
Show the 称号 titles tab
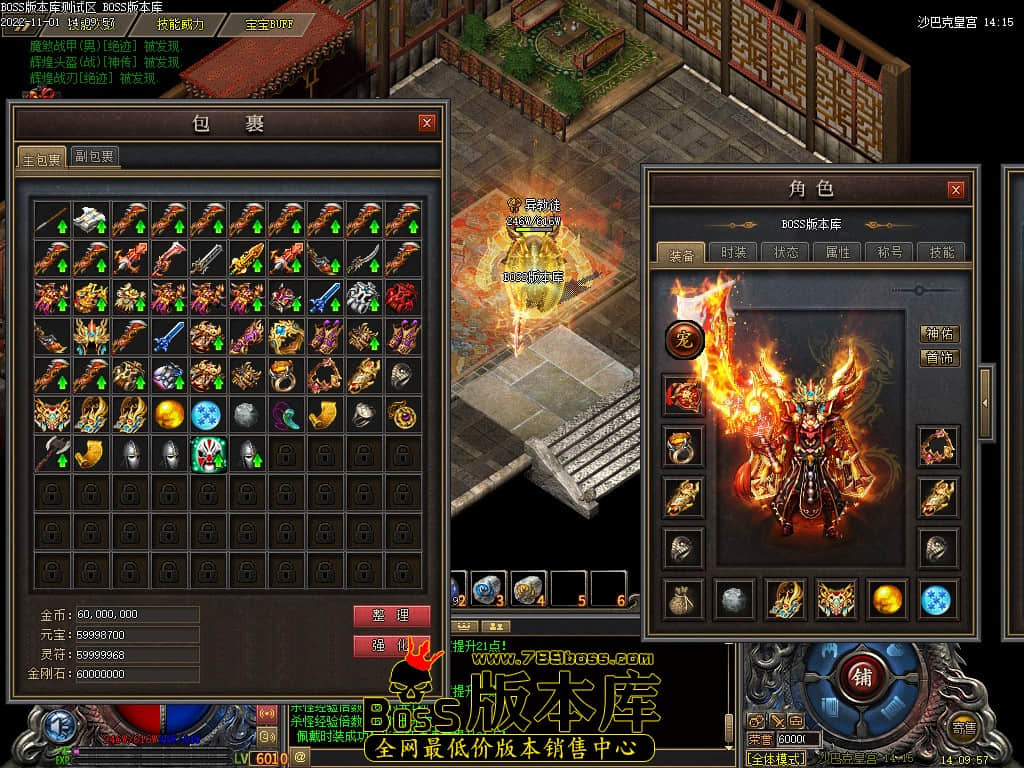click(889, 252)
